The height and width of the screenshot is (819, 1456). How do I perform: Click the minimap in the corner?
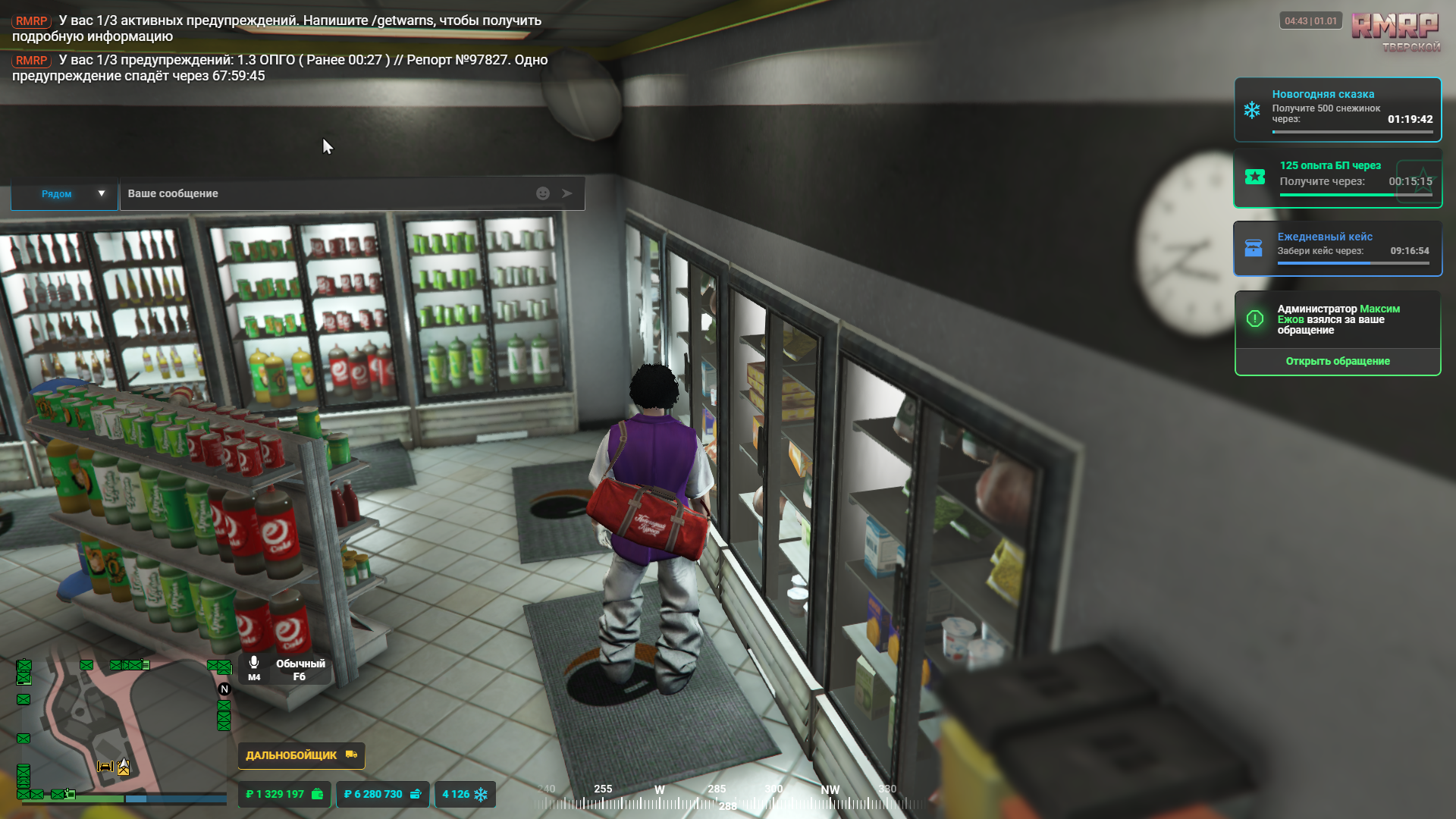tap(121, 728)
